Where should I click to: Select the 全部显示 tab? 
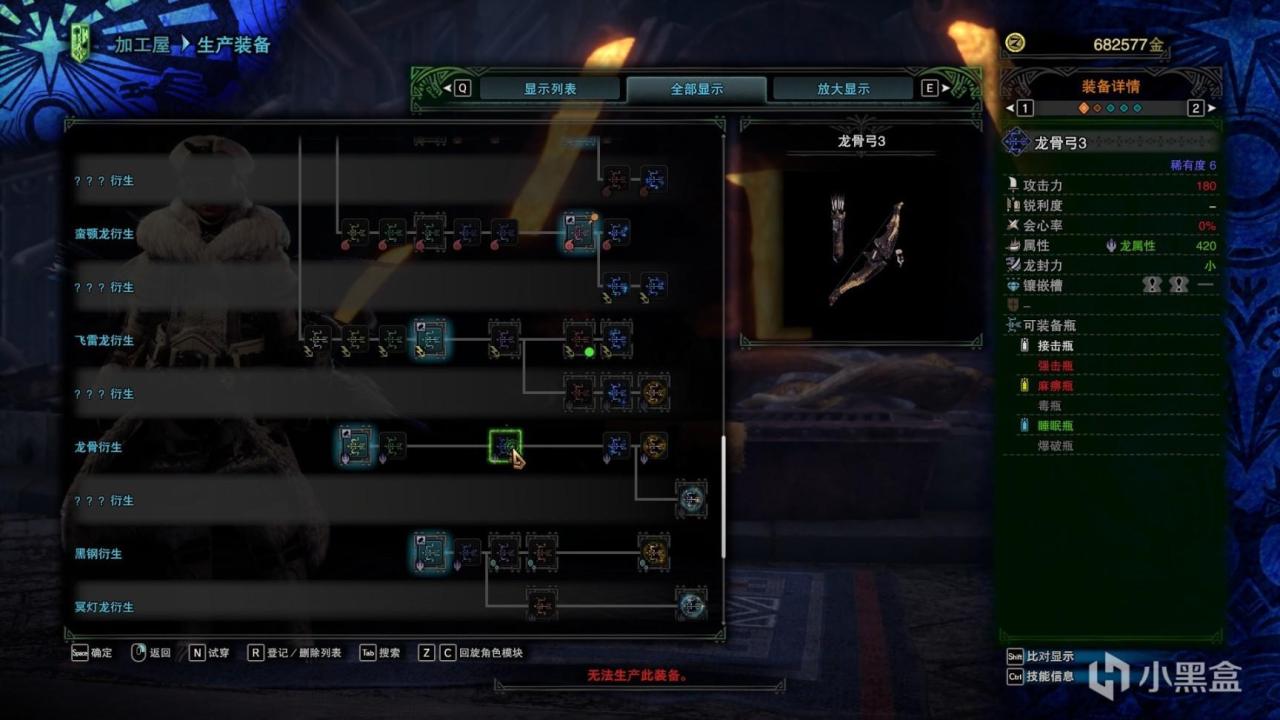(696, 89)
